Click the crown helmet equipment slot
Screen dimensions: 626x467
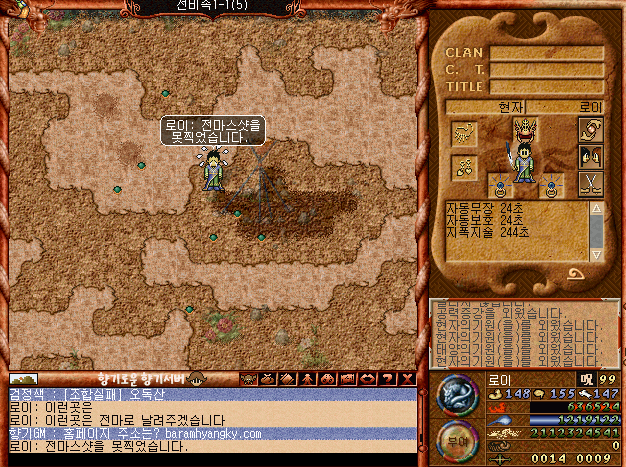pyautogui.click(x=525, y=128)
